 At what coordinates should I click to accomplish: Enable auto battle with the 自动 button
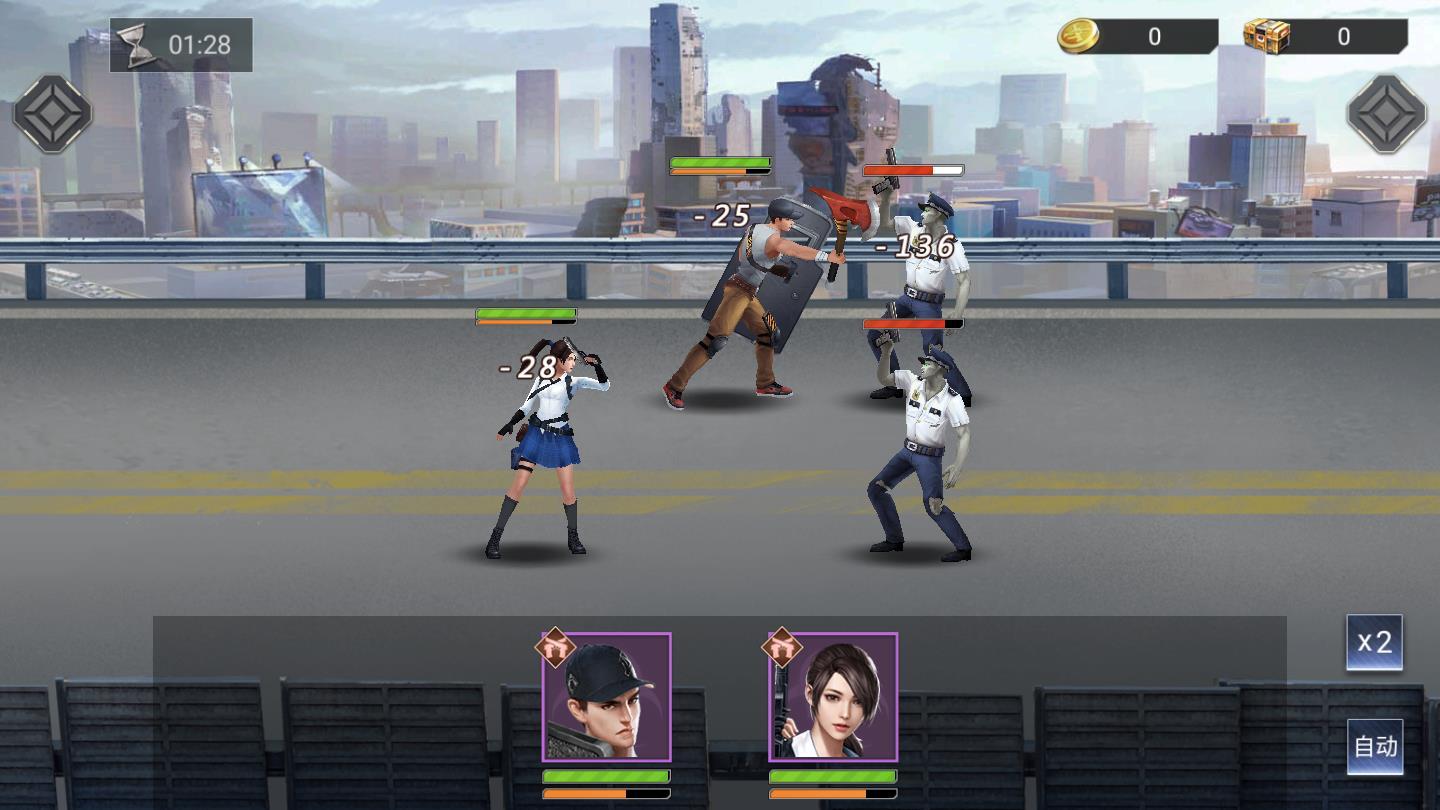pyautogui.click(x=1374, y=747)
